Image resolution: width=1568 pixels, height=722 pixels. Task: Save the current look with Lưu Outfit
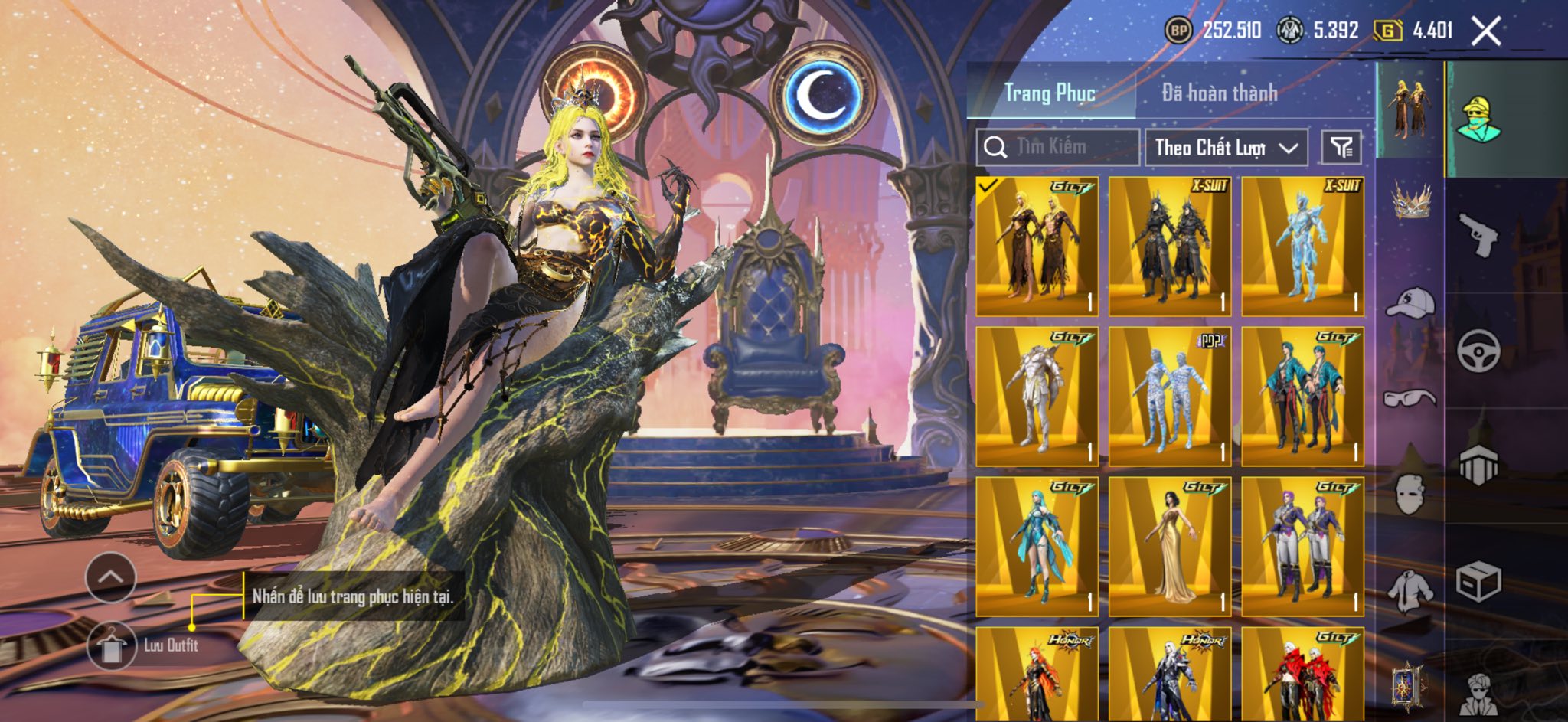point(113,645)
